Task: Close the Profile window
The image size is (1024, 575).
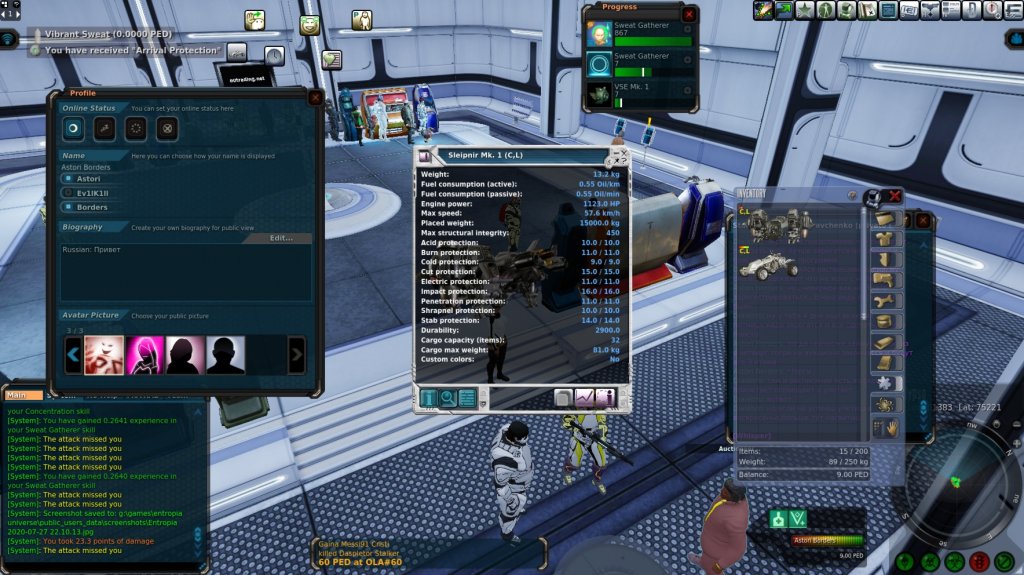Action: click(x=316, y=98)
